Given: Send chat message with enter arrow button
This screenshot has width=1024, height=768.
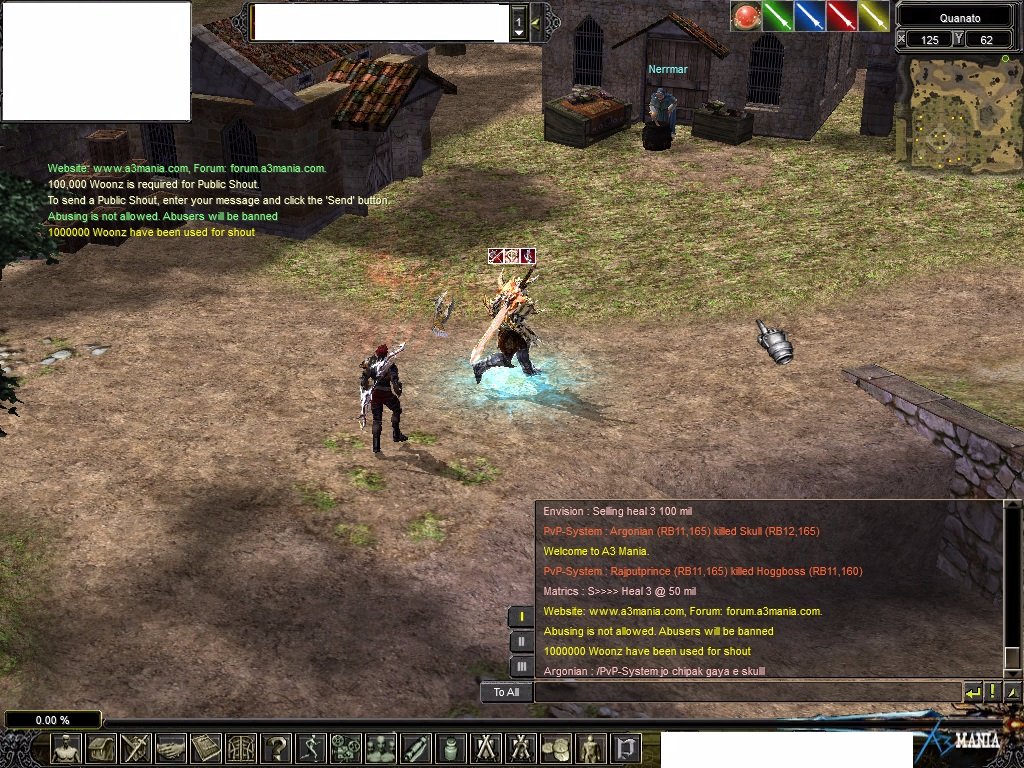Looking at the screenshot, I should coord(973,692).
